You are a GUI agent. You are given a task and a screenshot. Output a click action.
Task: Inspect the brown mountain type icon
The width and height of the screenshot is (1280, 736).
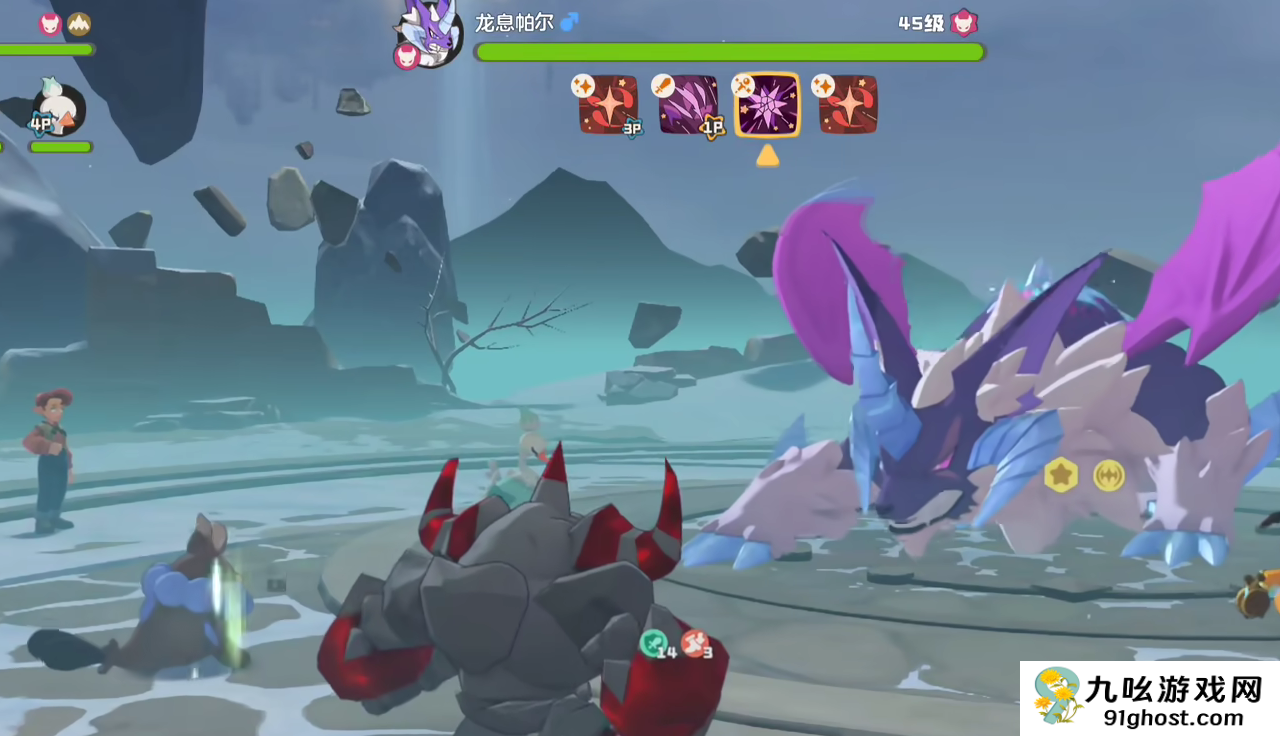pos(78,23)
